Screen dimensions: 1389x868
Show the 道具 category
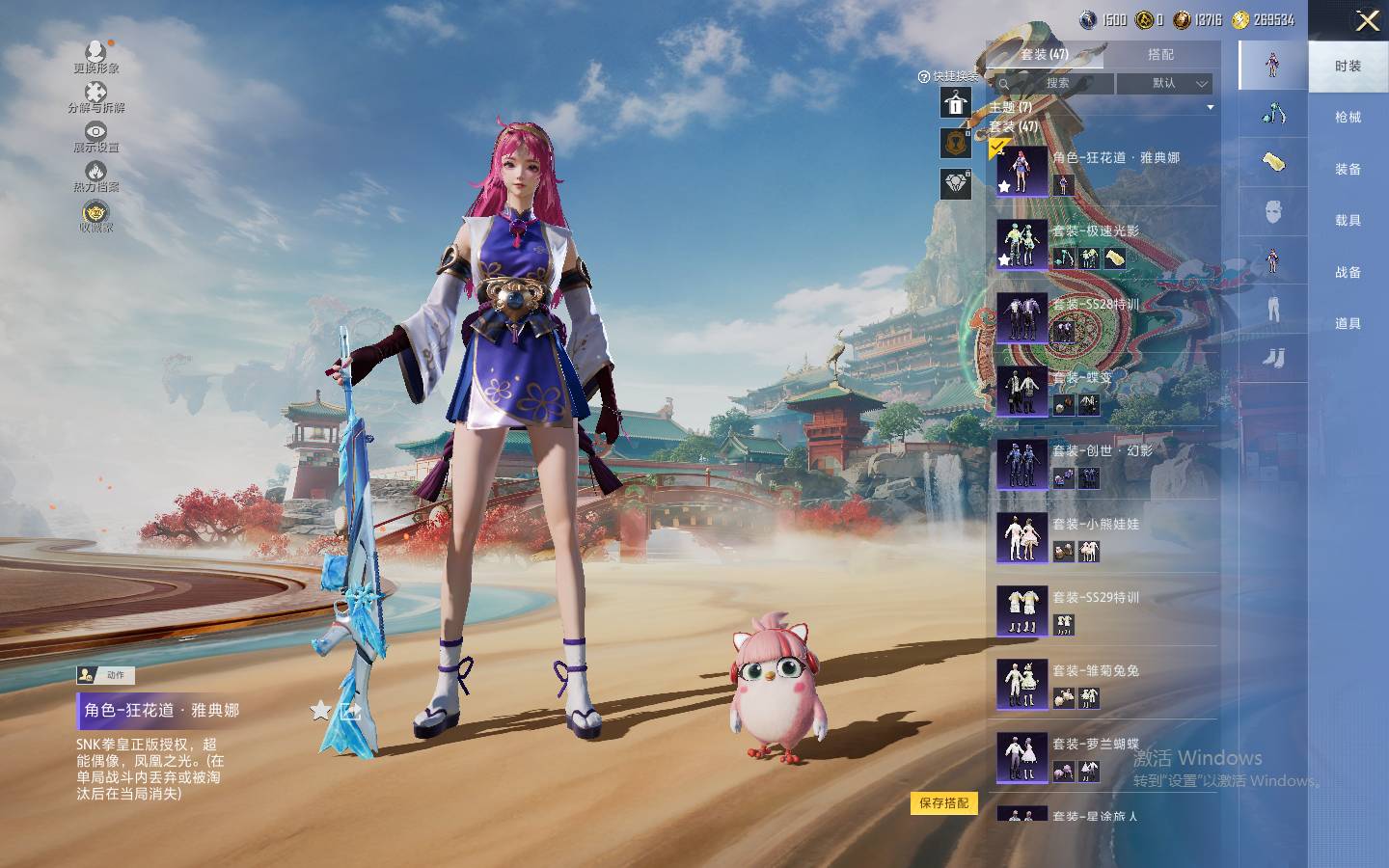(x=1348, y=324)
